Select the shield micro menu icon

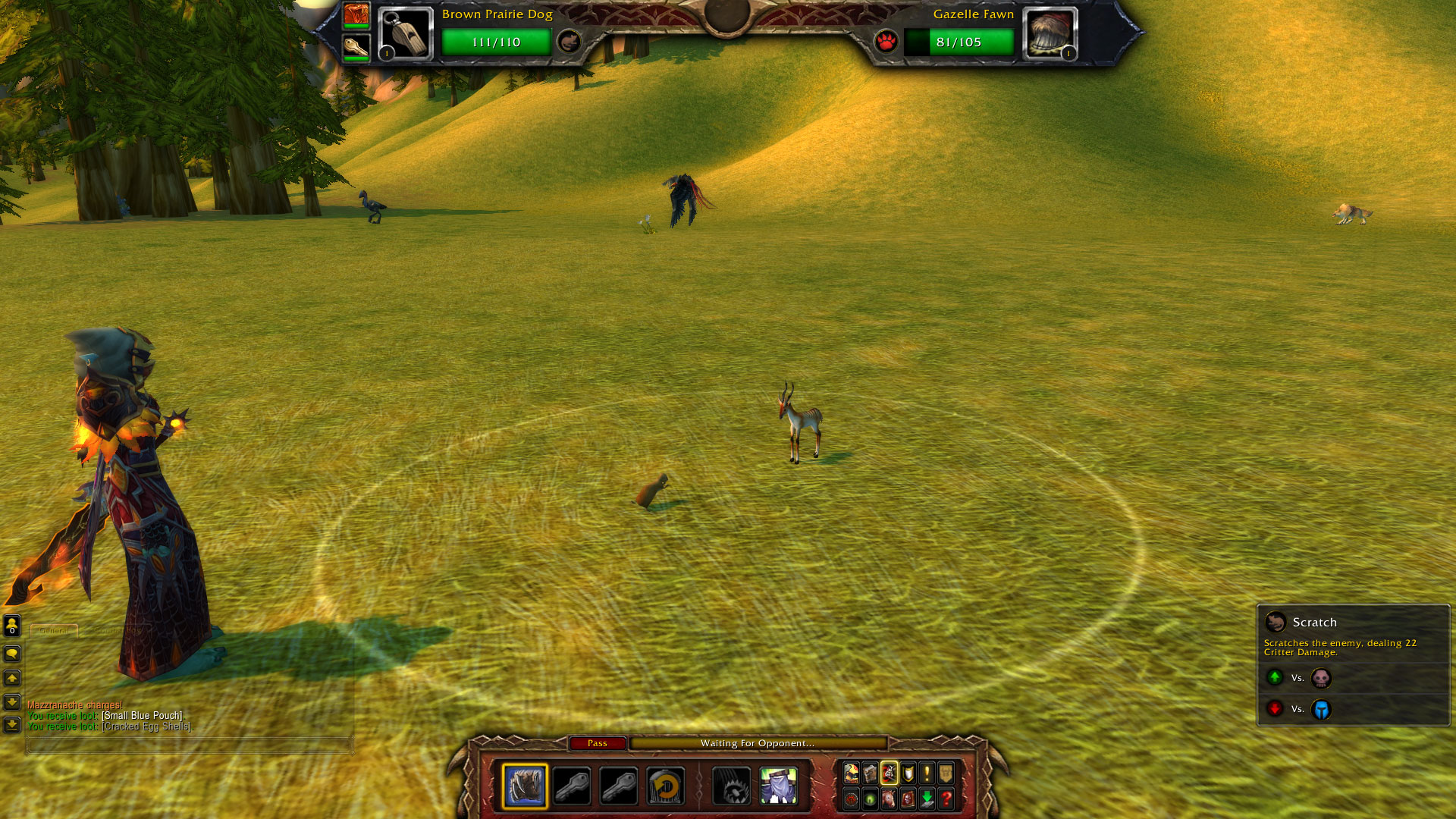[x=908, y=773]
